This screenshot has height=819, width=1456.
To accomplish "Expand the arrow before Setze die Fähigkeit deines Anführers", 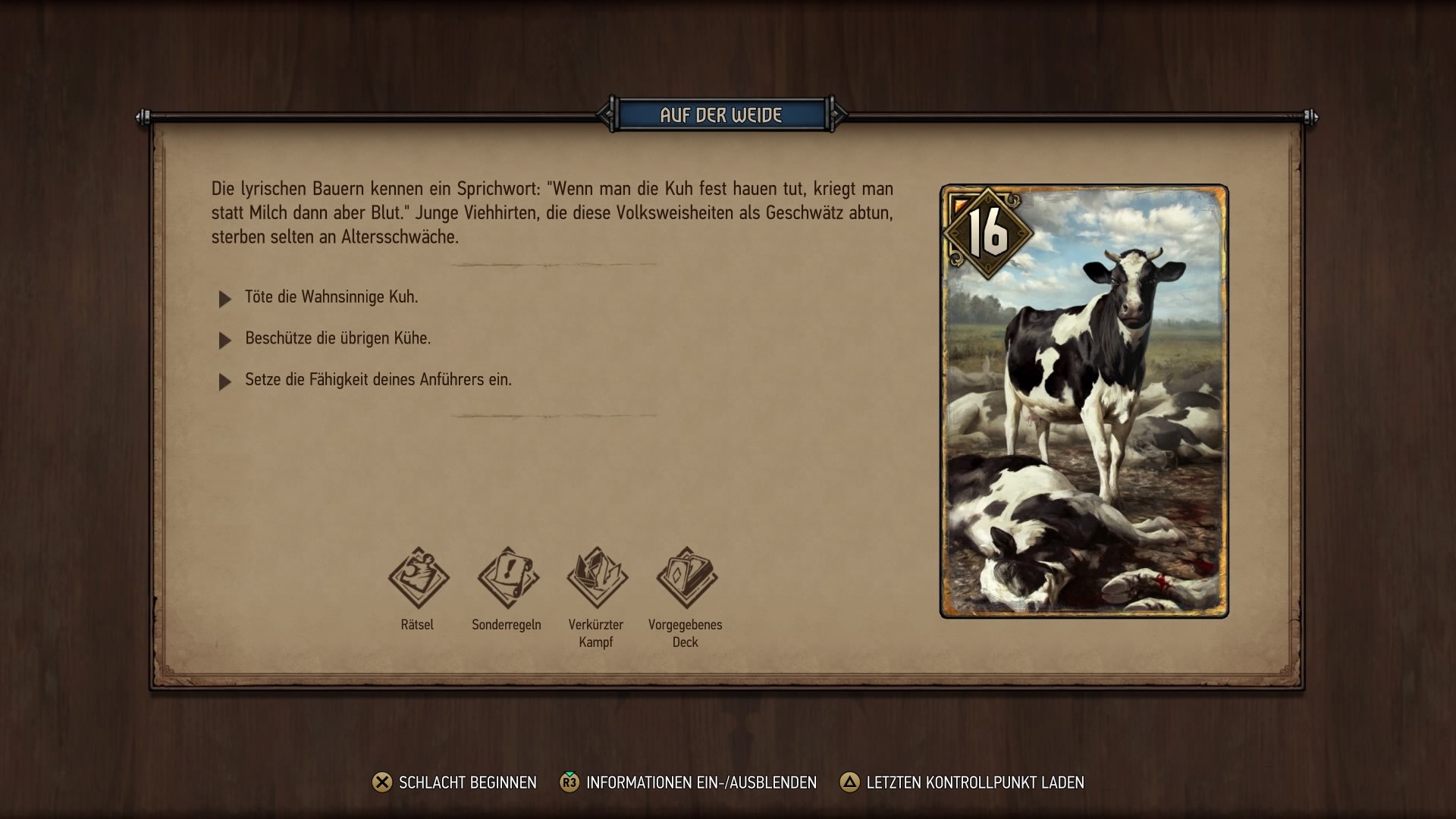I will 224,380.
